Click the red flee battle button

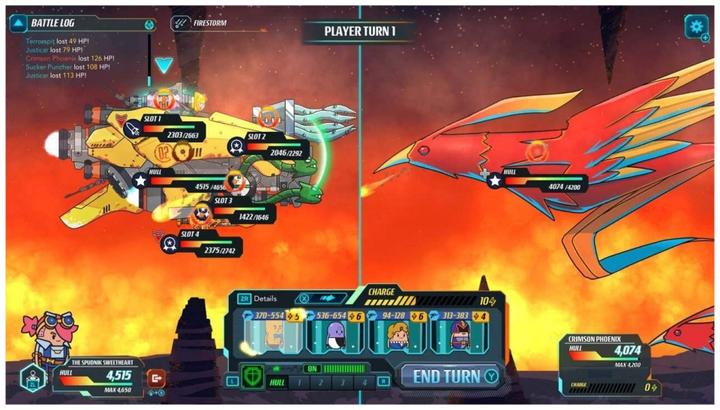[x=156, y=378]
